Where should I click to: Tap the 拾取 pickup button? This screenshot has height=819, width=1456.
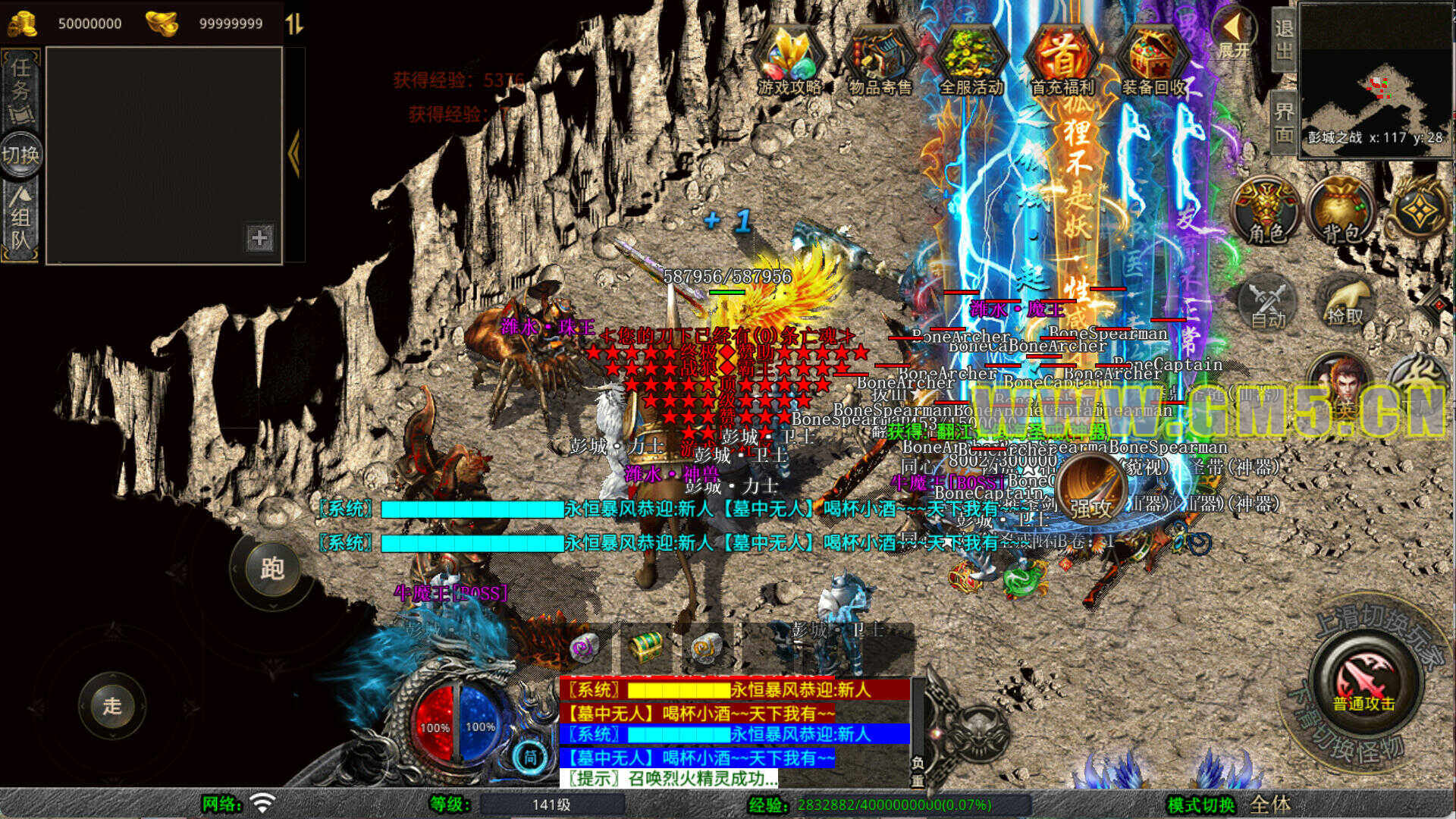[1345, 303]
